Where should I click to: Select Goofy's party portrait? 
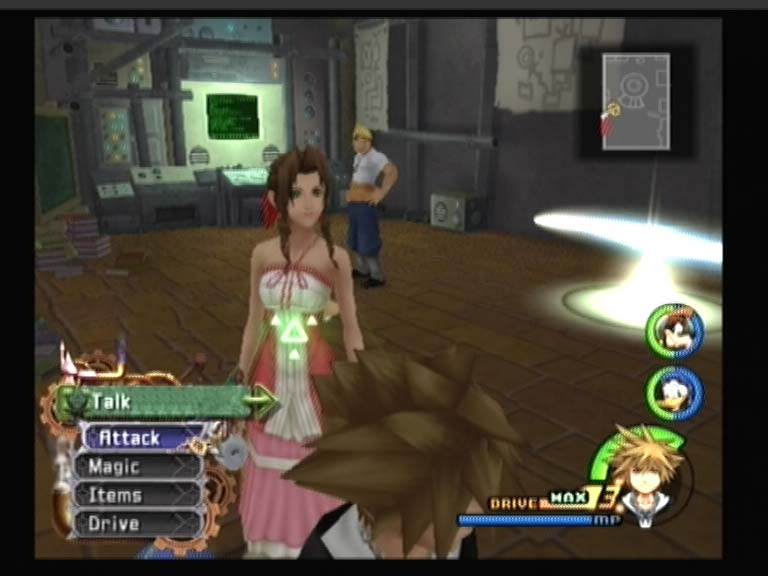[x=674, y=331]
